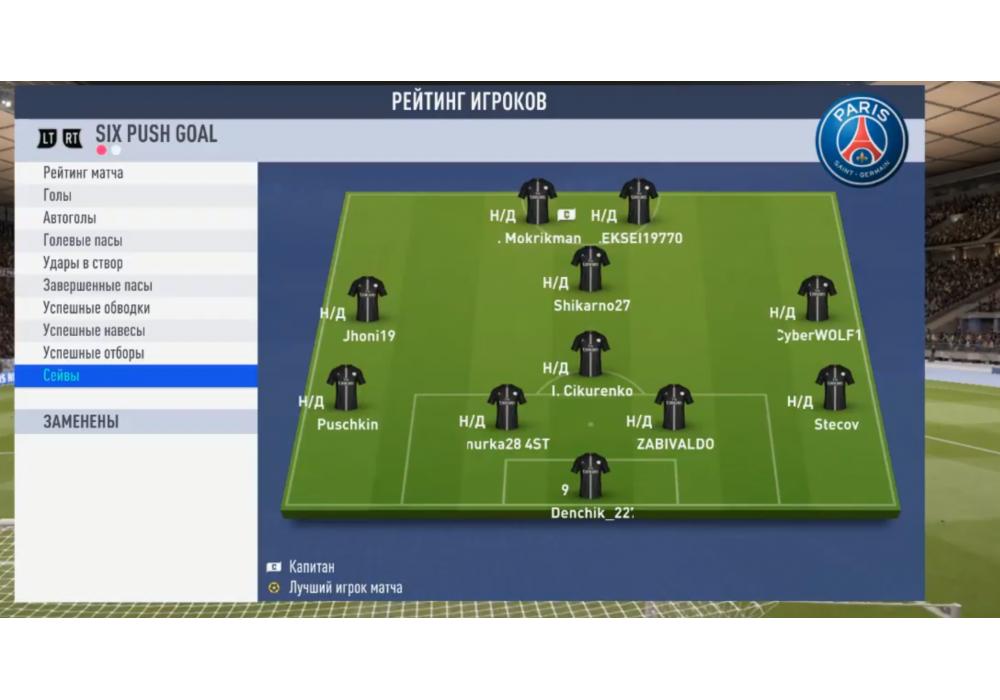Select the Stecov player shirt
The height and width of the screenshot is (700, 1000).
[x=835, y=388]
